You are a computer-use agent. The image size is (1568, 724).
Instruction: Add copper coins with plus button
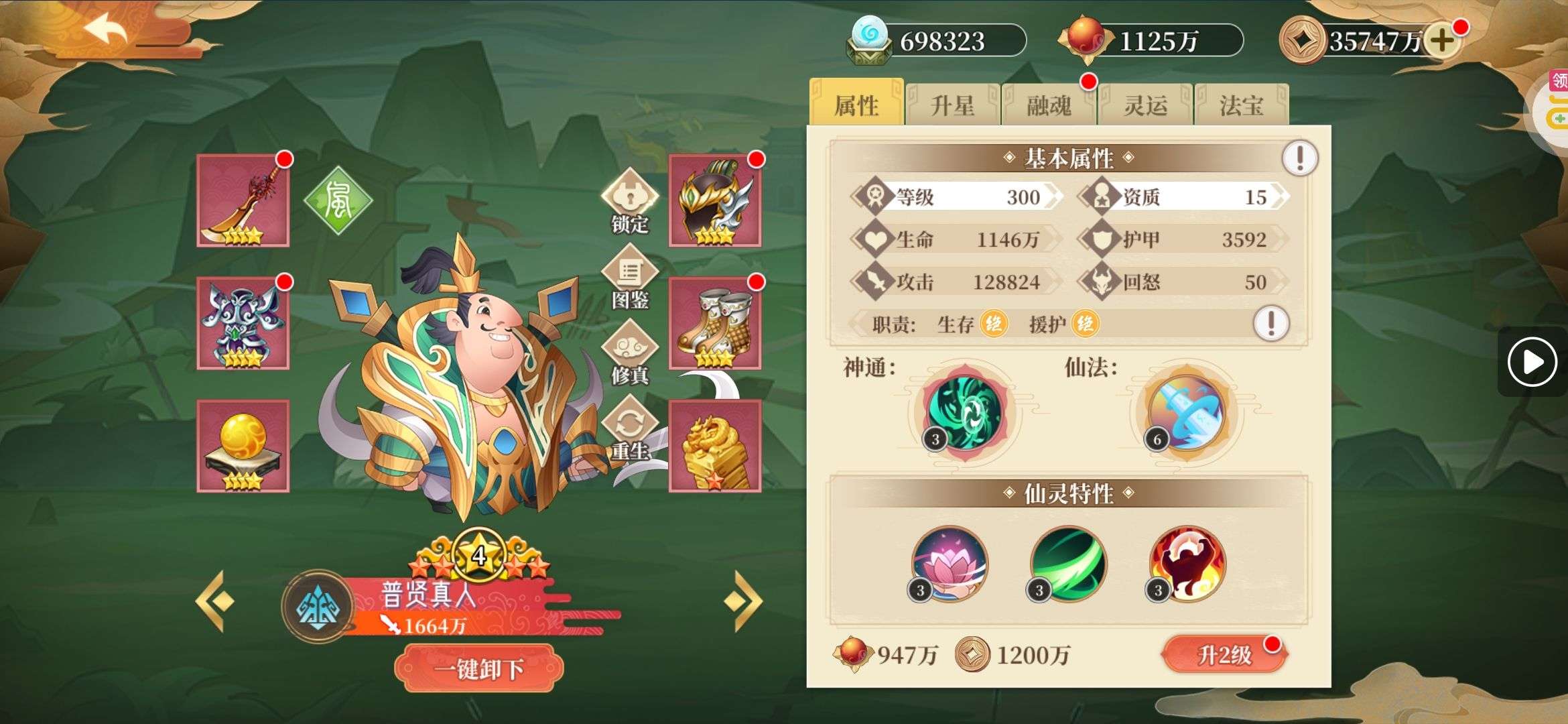tap(1442, 41)
